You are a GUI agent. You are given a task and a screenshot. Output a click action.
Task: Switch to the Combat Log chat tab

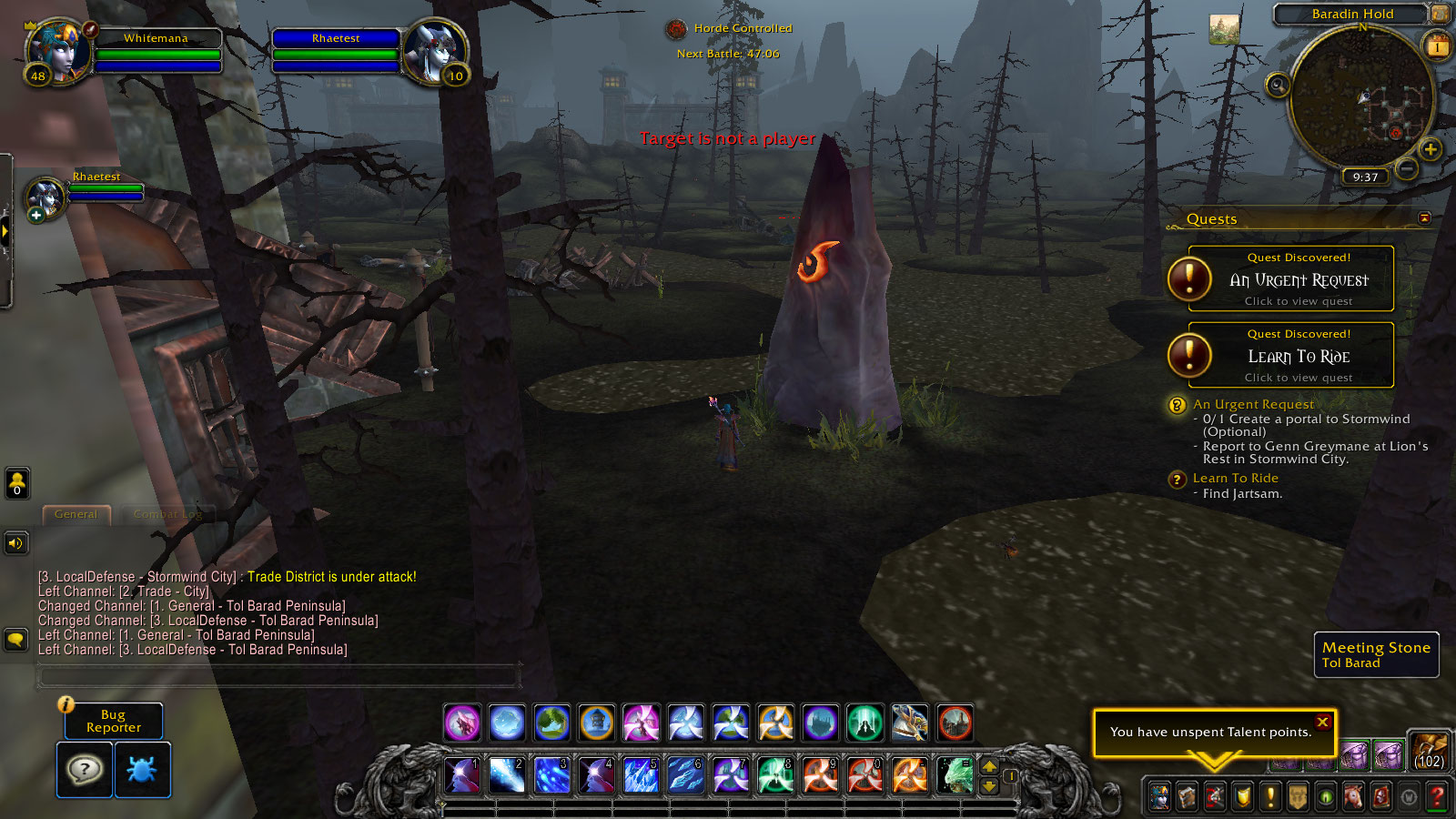coord(167,514)
